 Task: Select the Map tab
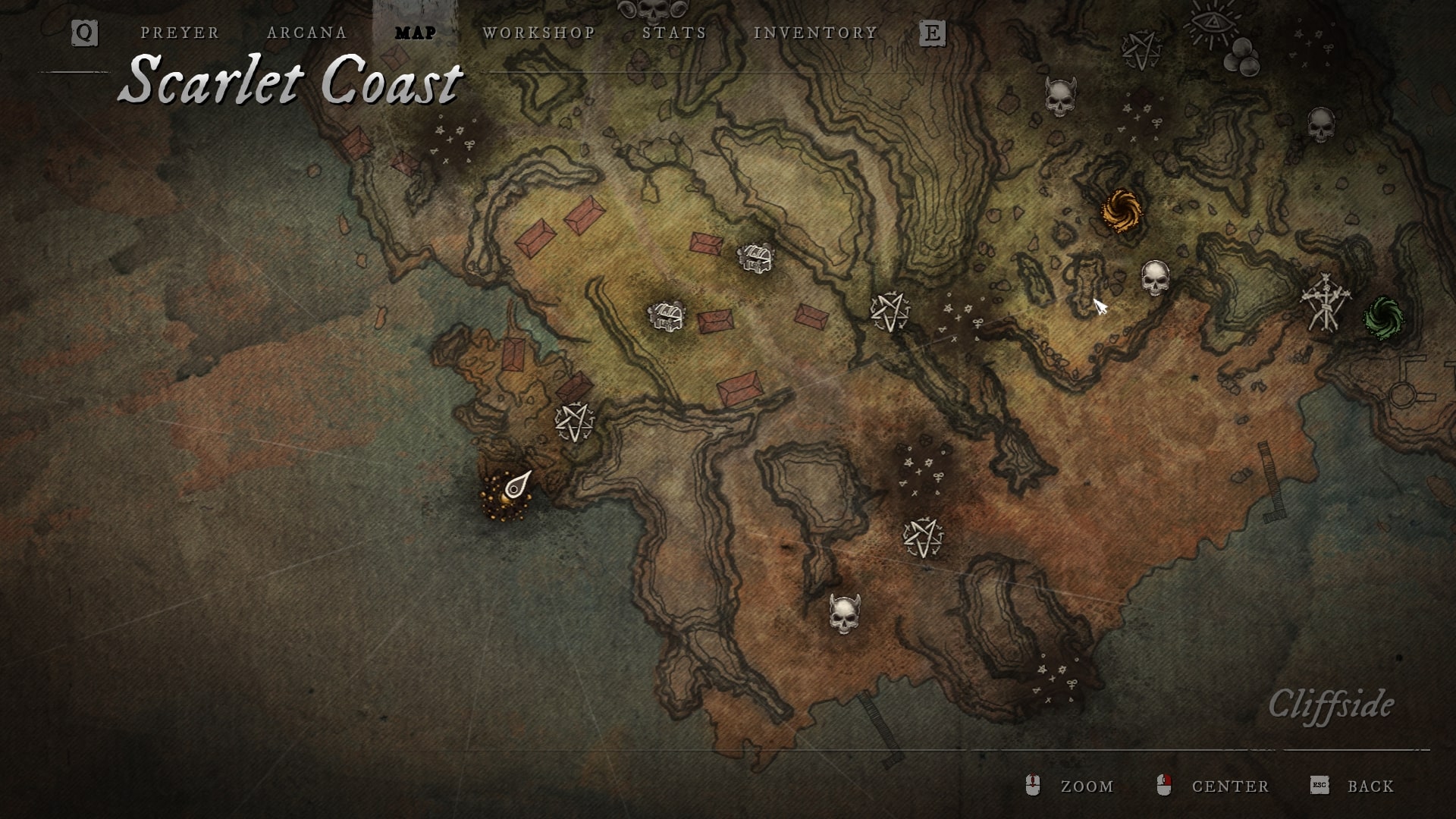416,33
